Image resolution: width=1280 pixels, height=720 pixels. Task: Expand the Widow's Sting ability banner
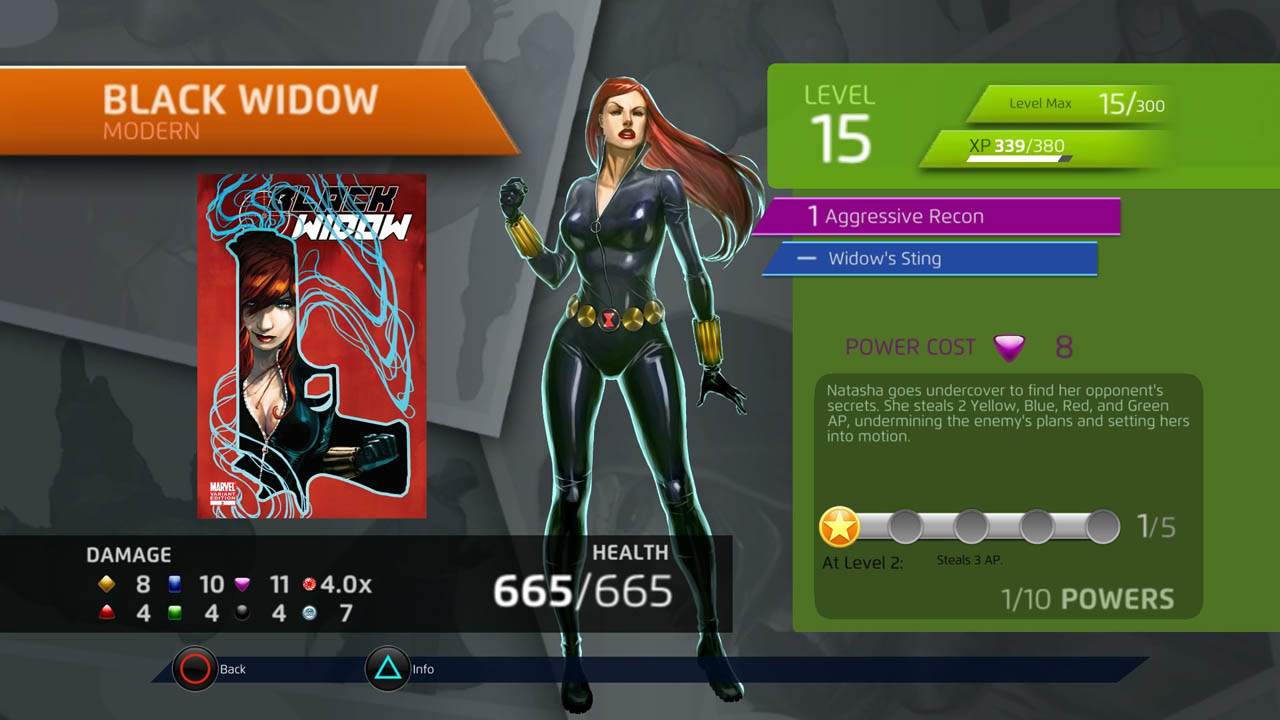(930, 258)
